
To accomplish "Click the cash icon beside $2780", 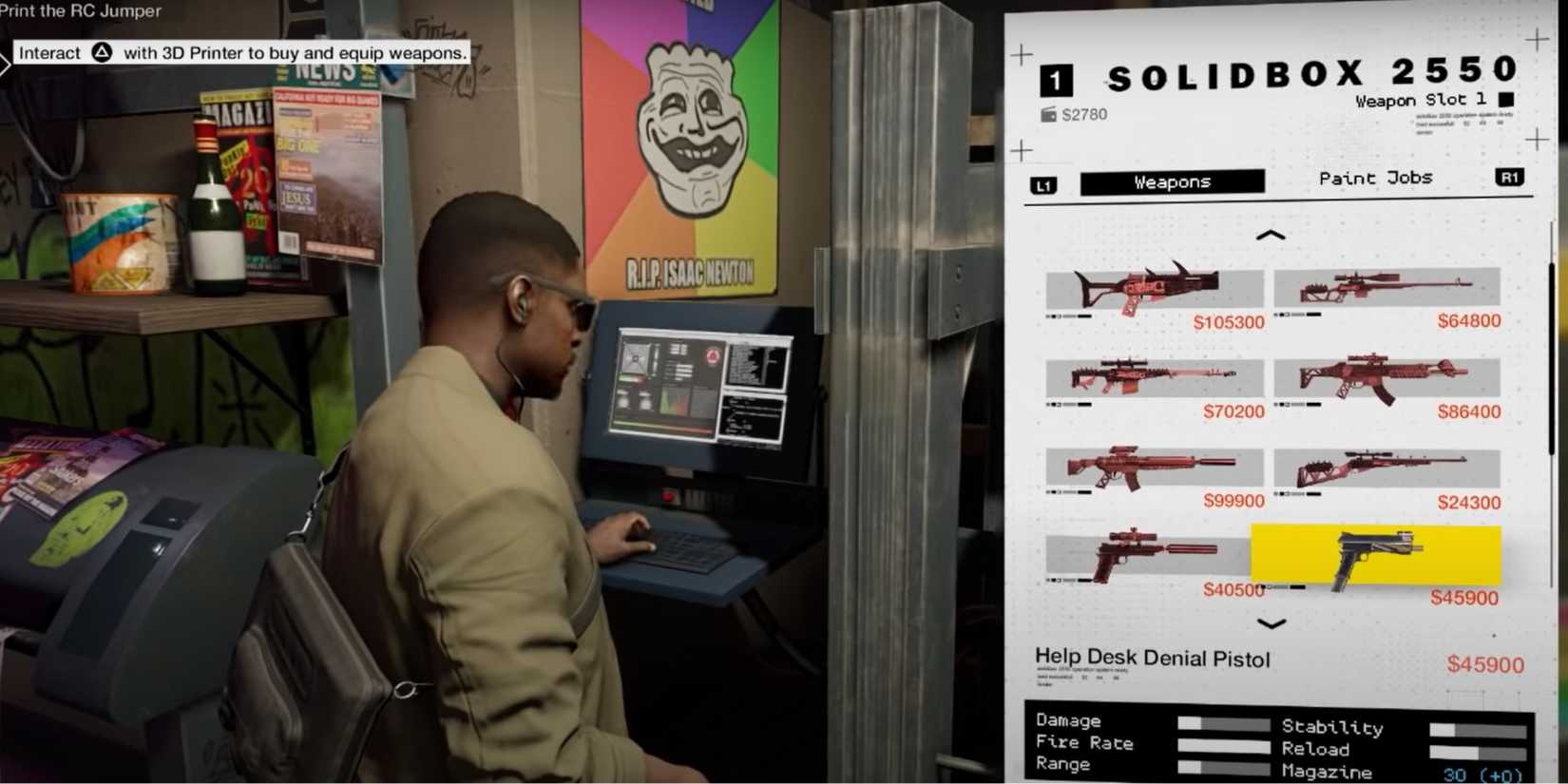I will (x=1048, y=114).
